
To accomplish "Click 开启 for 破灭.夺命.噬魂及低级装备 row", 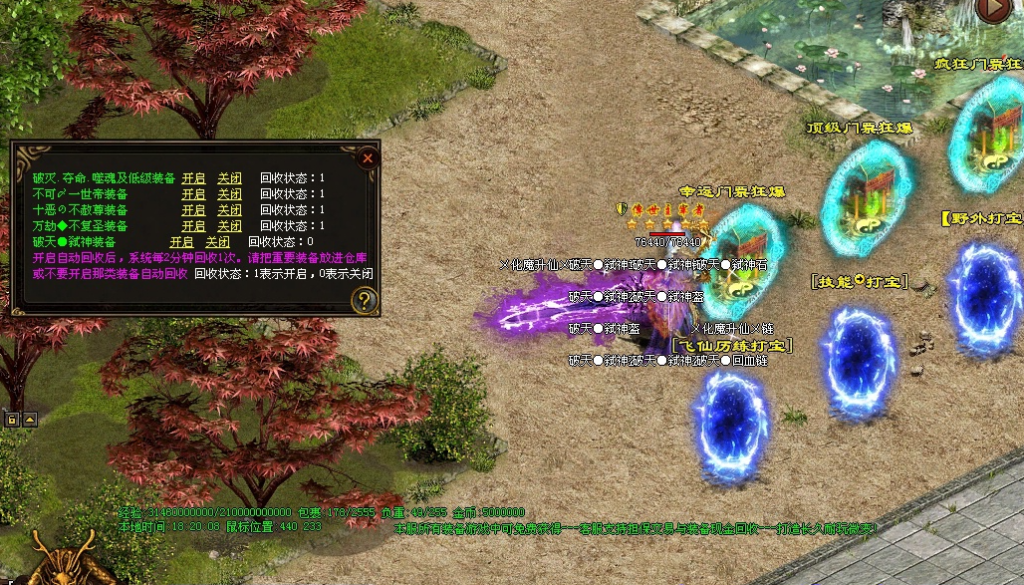I will point(193,178).
